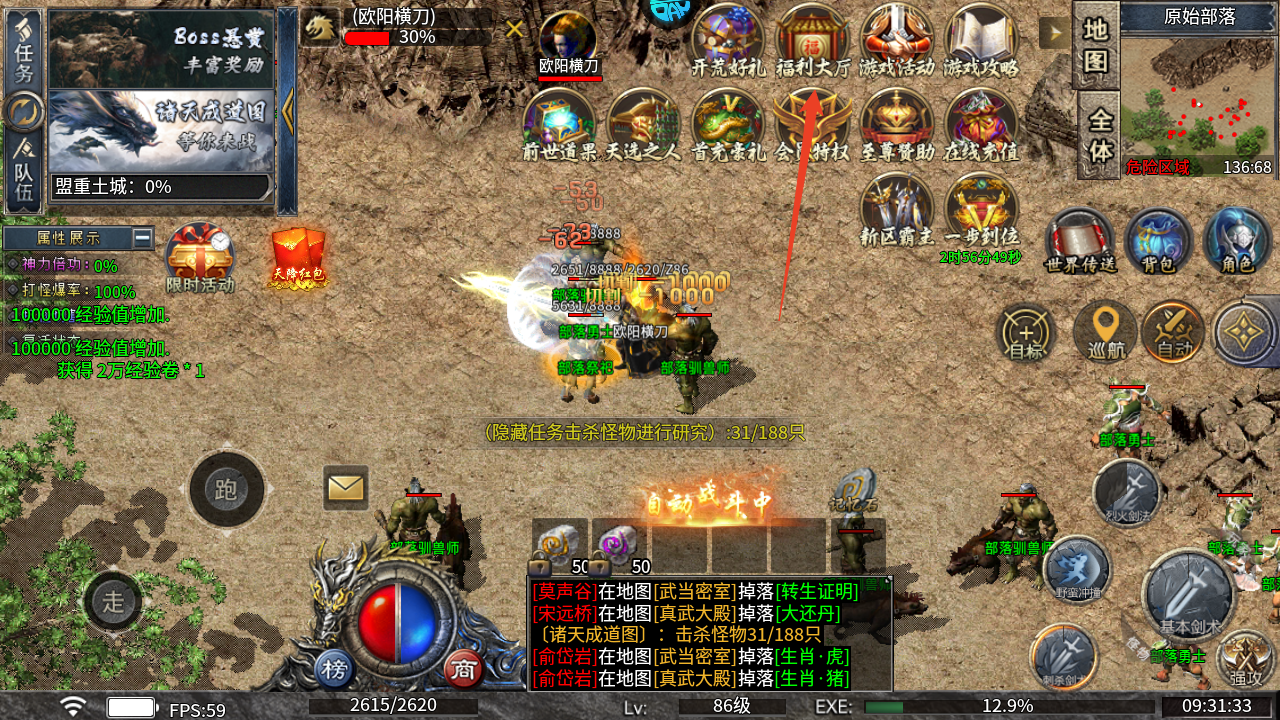Open the 开荒好礼 gift icon
The height and width of the screenshot is (720, 1280).
(728, 40)
